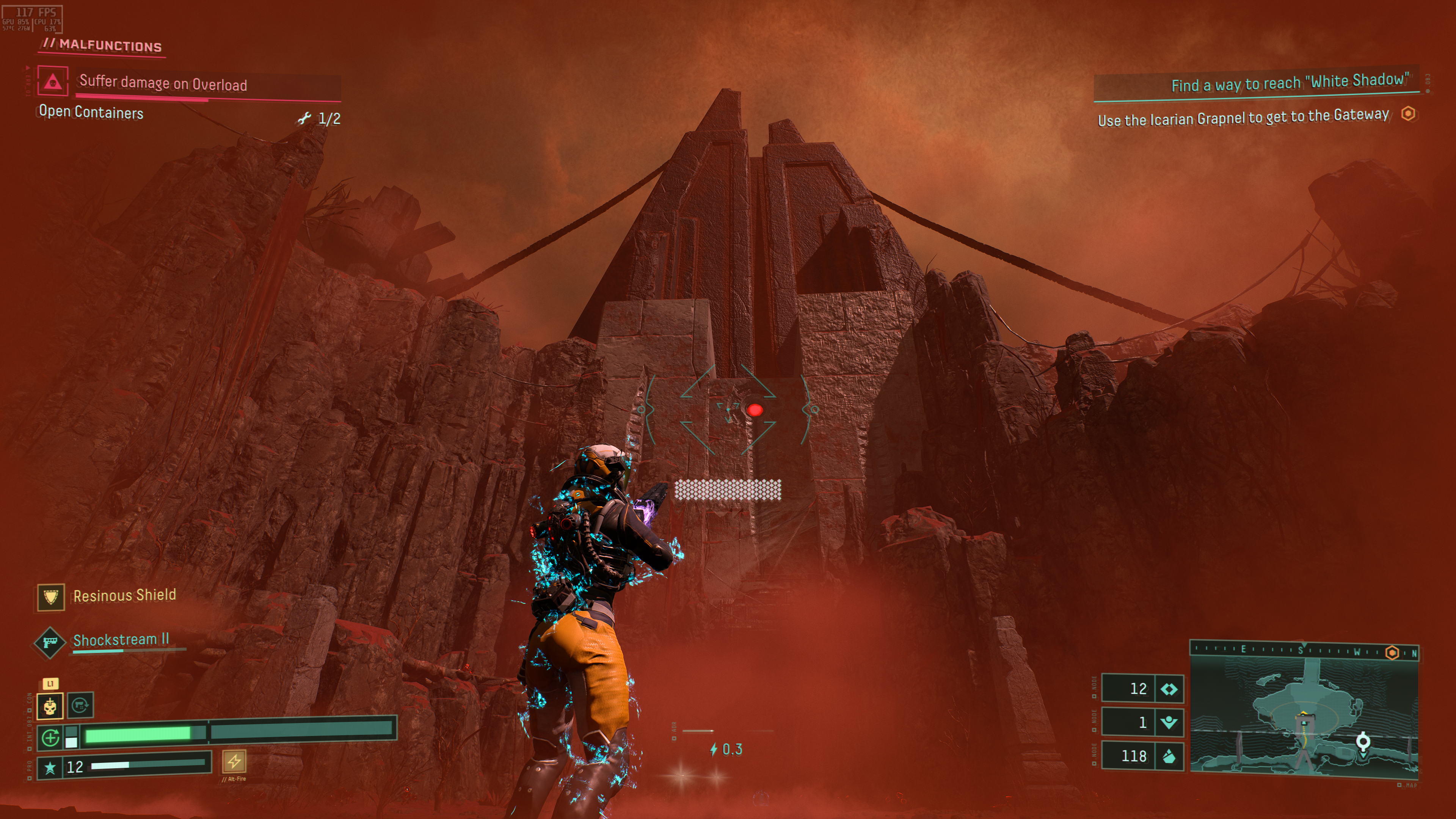Use the skull consumable slot
Viewport: 1456px width, 819px height.
tap(50, 706)
